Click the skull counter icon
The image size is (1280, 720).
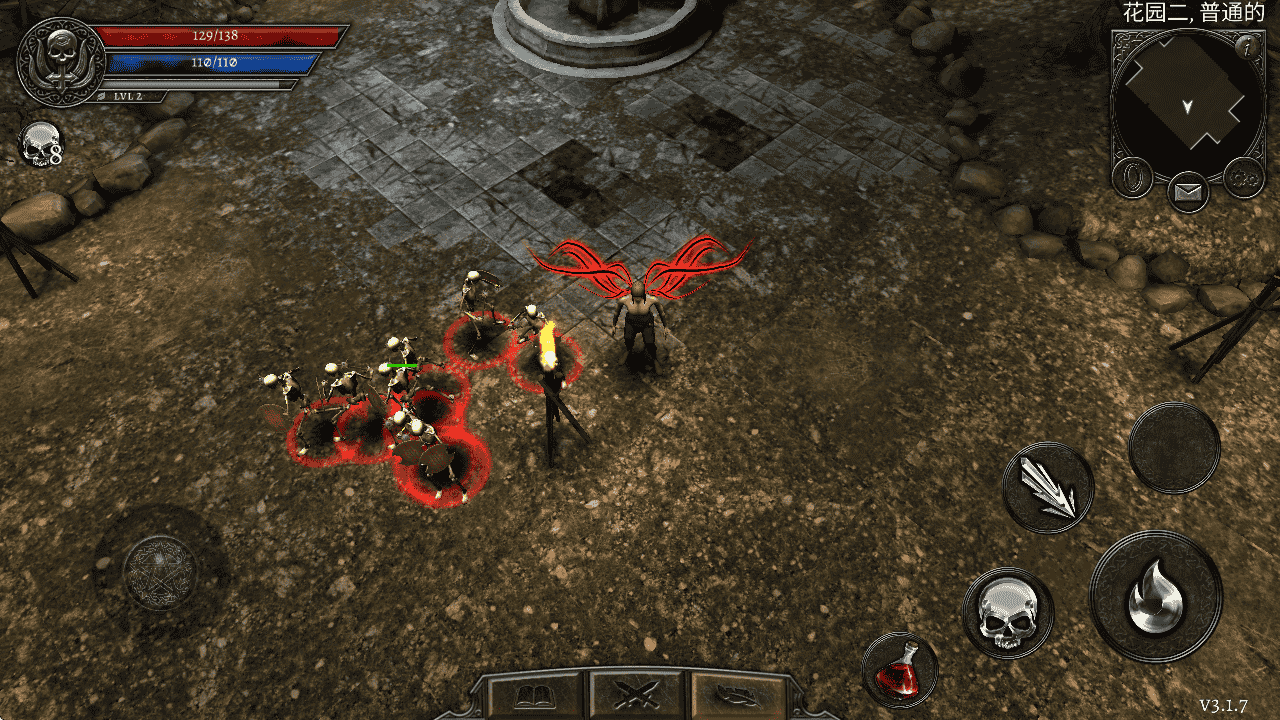tap(40, 146)
